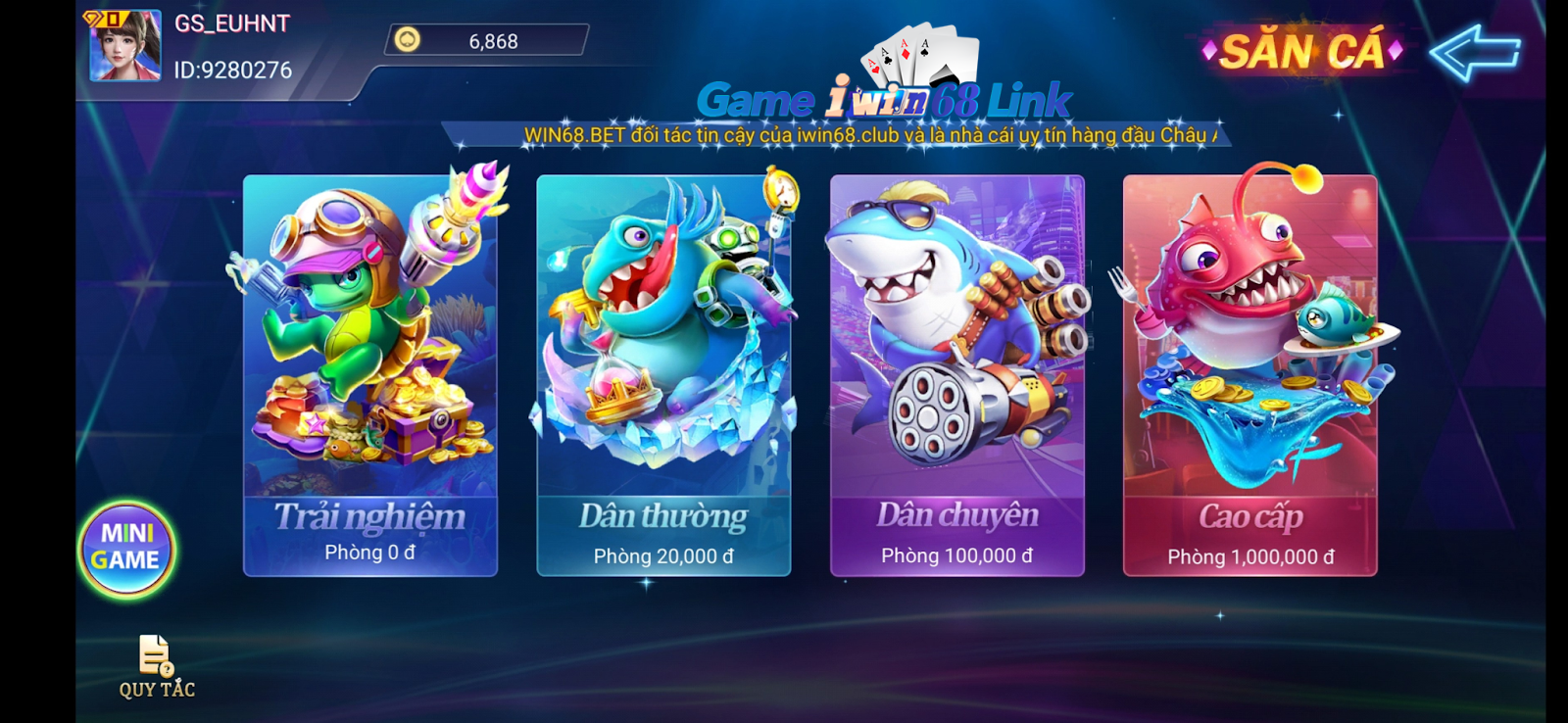This screenshot has width=1568, height=723.
Task: Go back with the neon arrow
Action: click(1475, 52)
